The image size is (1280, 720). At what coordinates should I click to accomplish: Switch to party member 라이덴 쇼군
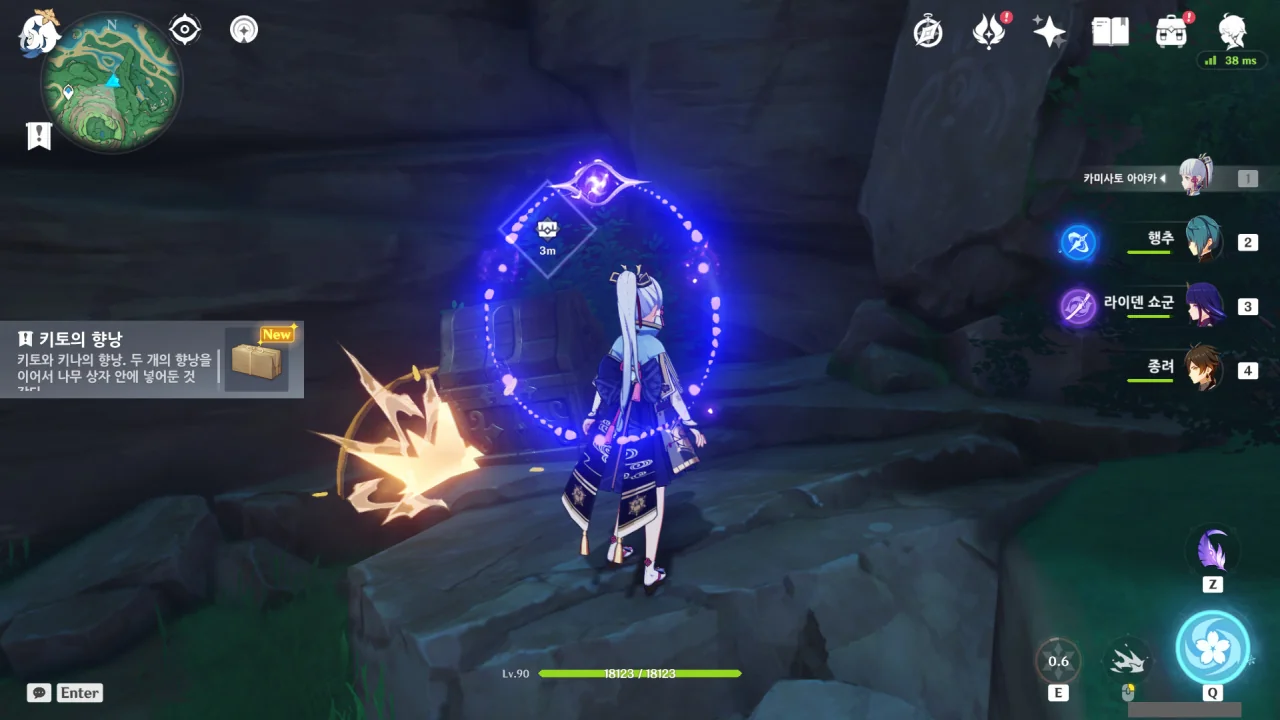point(1203,305)
